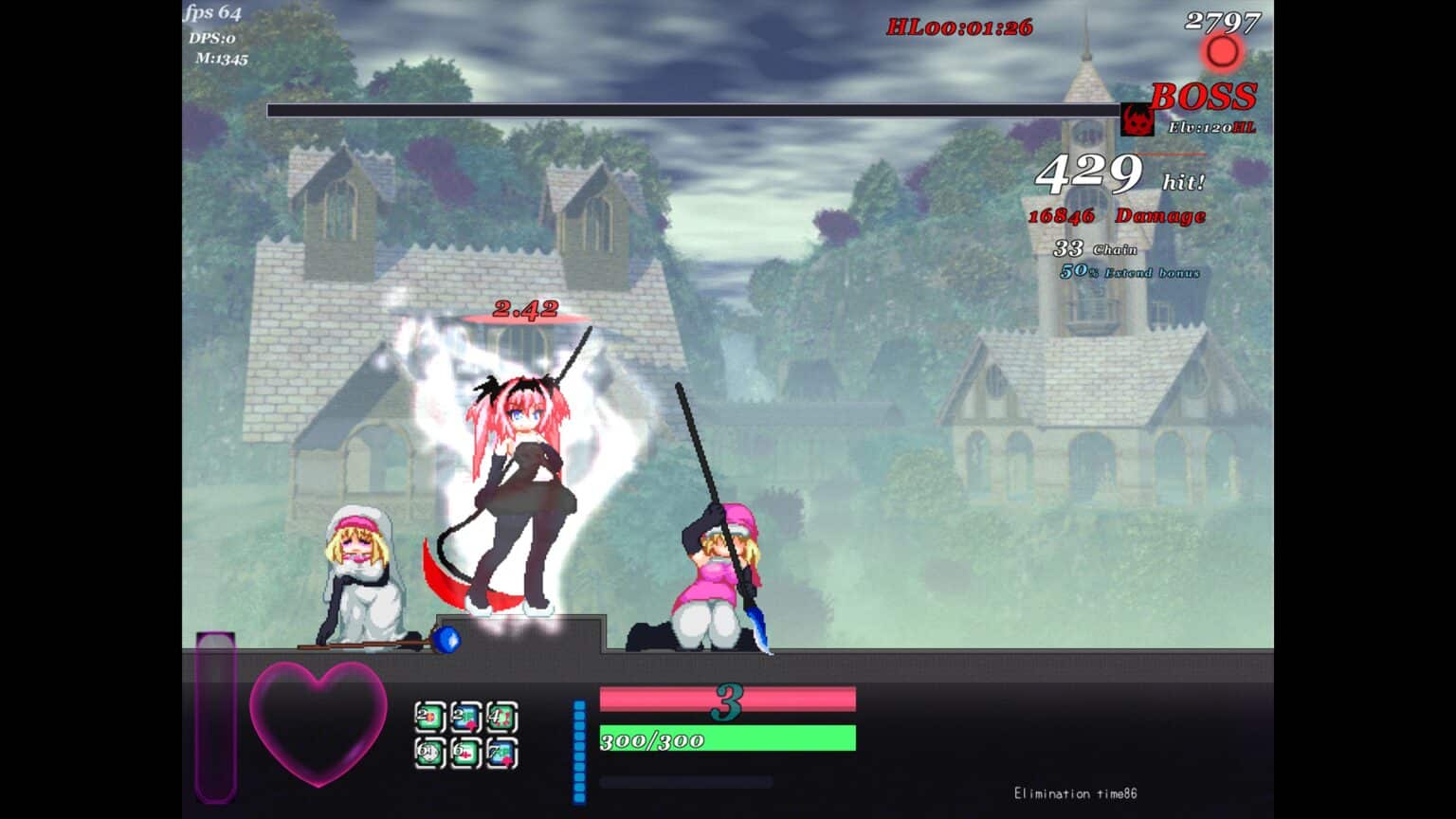Viewport: 1456px width, 819px height.
Task: Activate skill 4 with the exclamation marks
Action: [x=501, y=718]
